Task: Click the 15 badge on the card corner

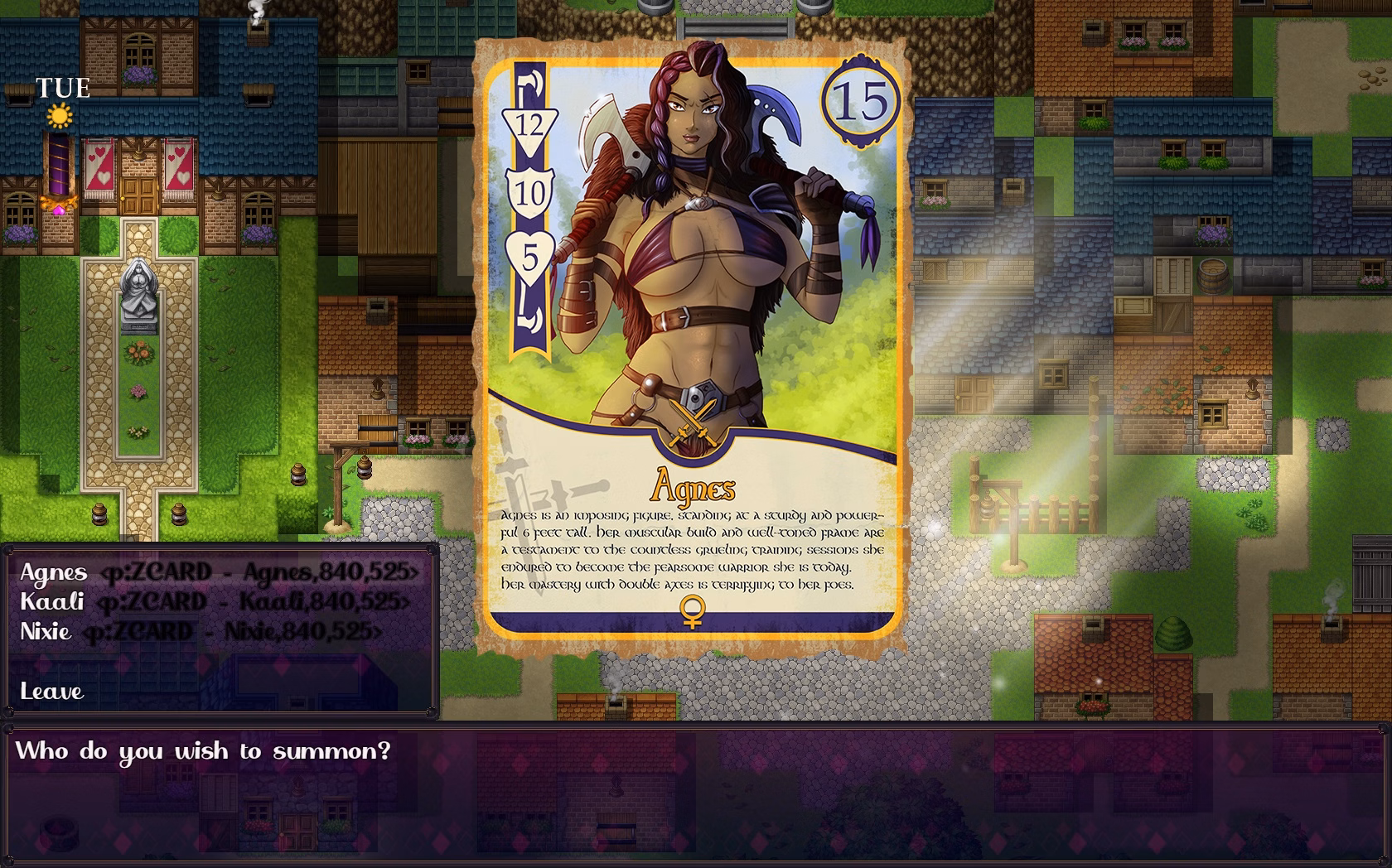Action: 861,99
